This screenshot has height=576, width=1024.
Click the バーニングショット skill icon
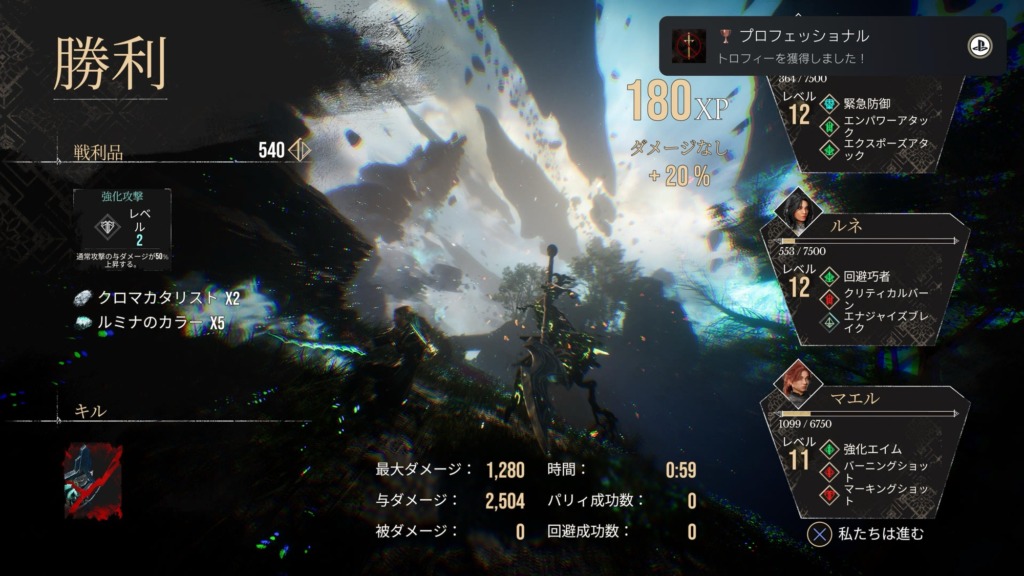(x=828, y=471)
